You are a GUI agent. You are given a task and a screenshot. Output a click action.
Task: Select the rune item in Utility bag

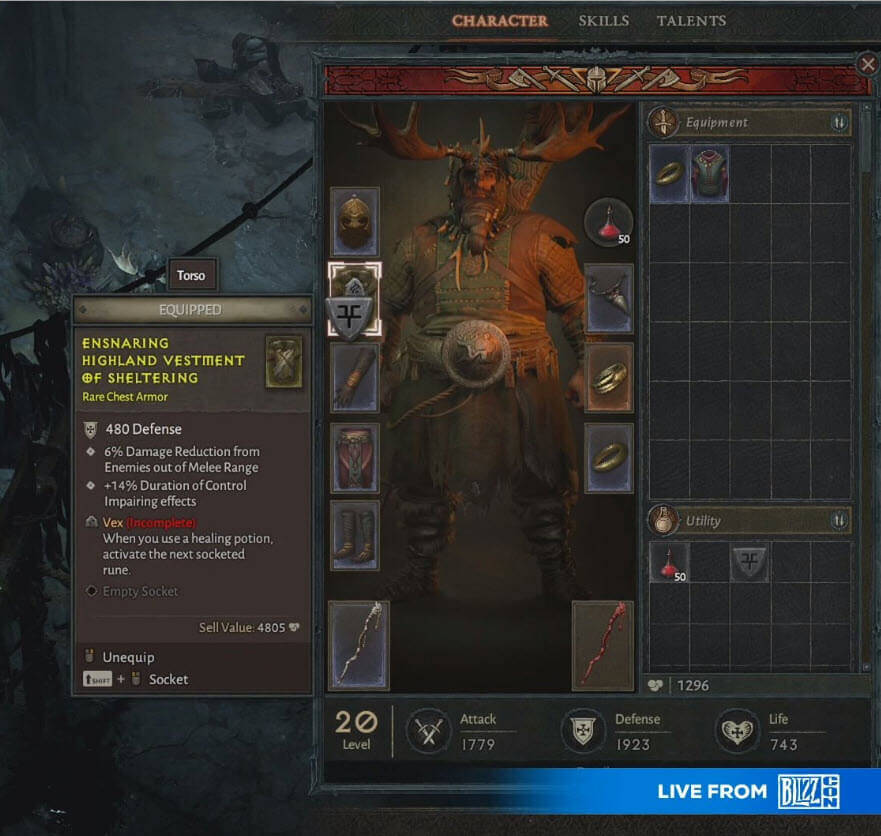[x=749, y=562]
